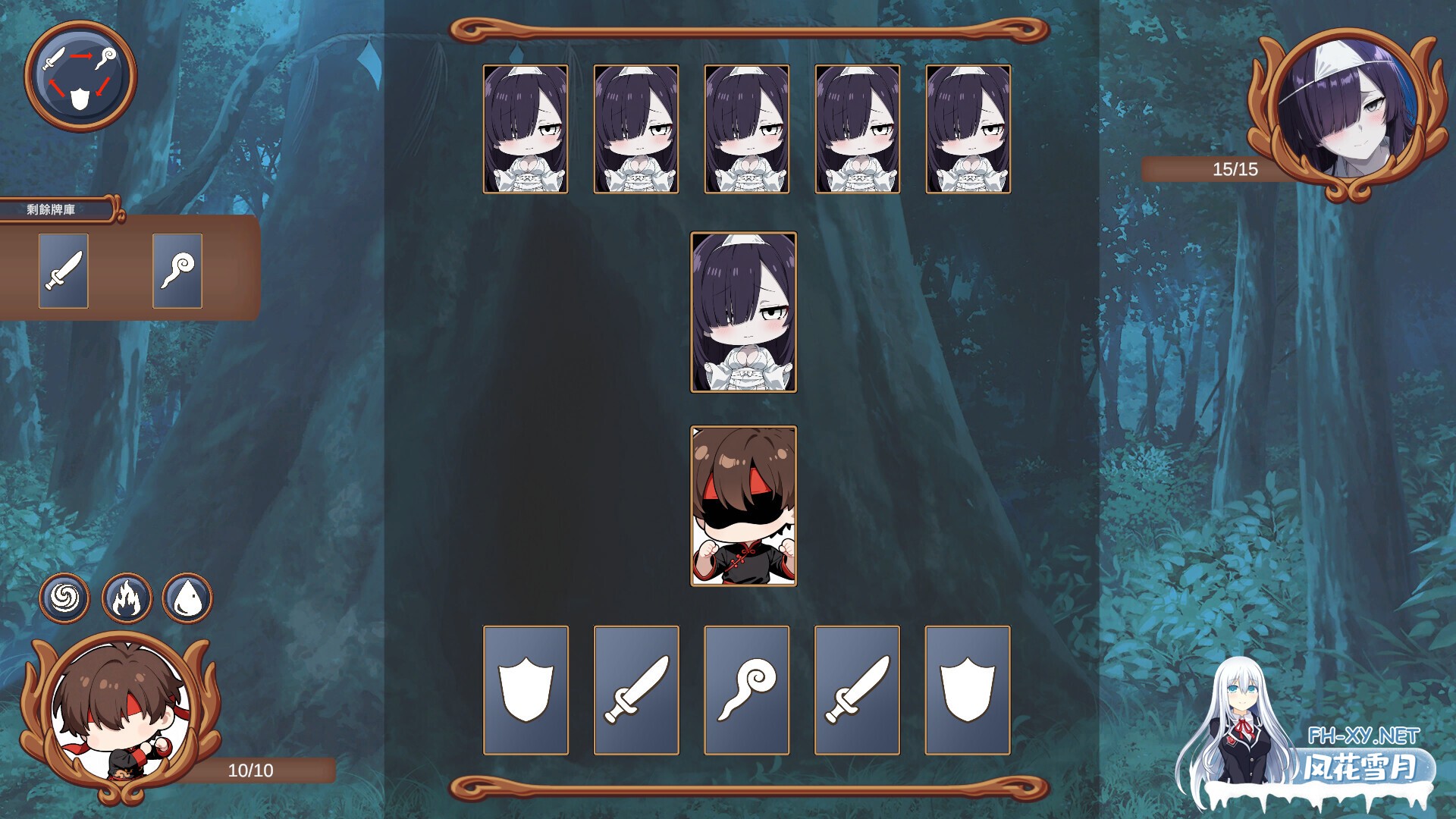Select the wind element icon
Image resolution: width=1456 pixels, height=819 pixels.
coord(64,598)
